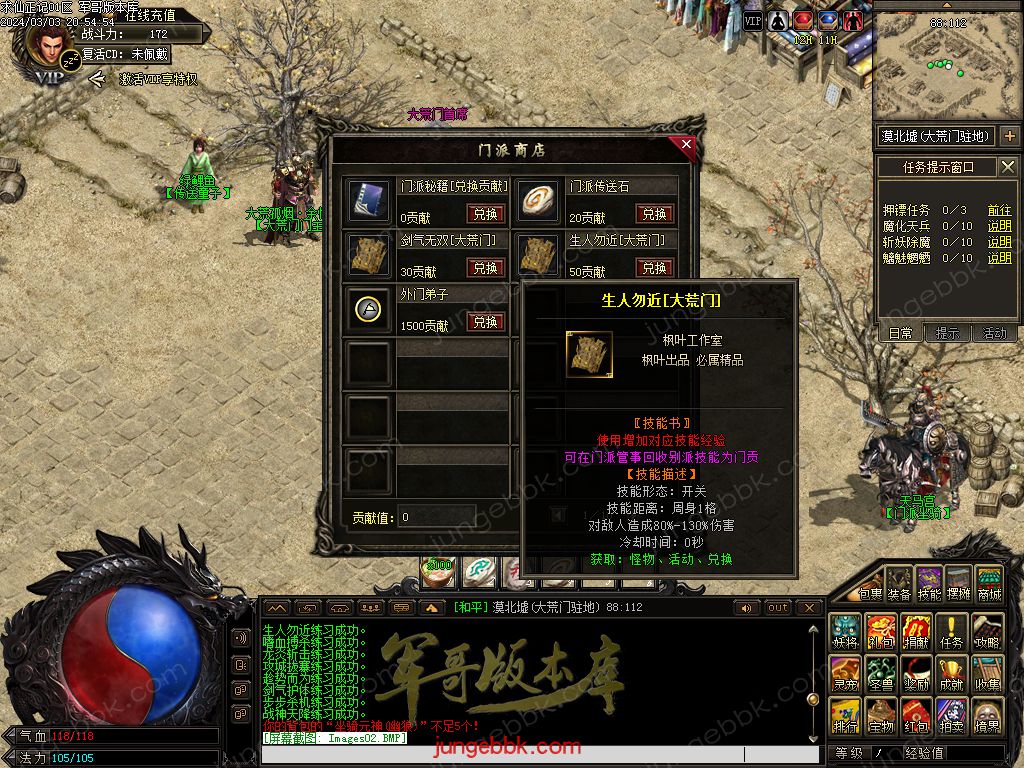
Task: Close the 任务提示窗口 quest tracker
Action: coord(1007,167)
